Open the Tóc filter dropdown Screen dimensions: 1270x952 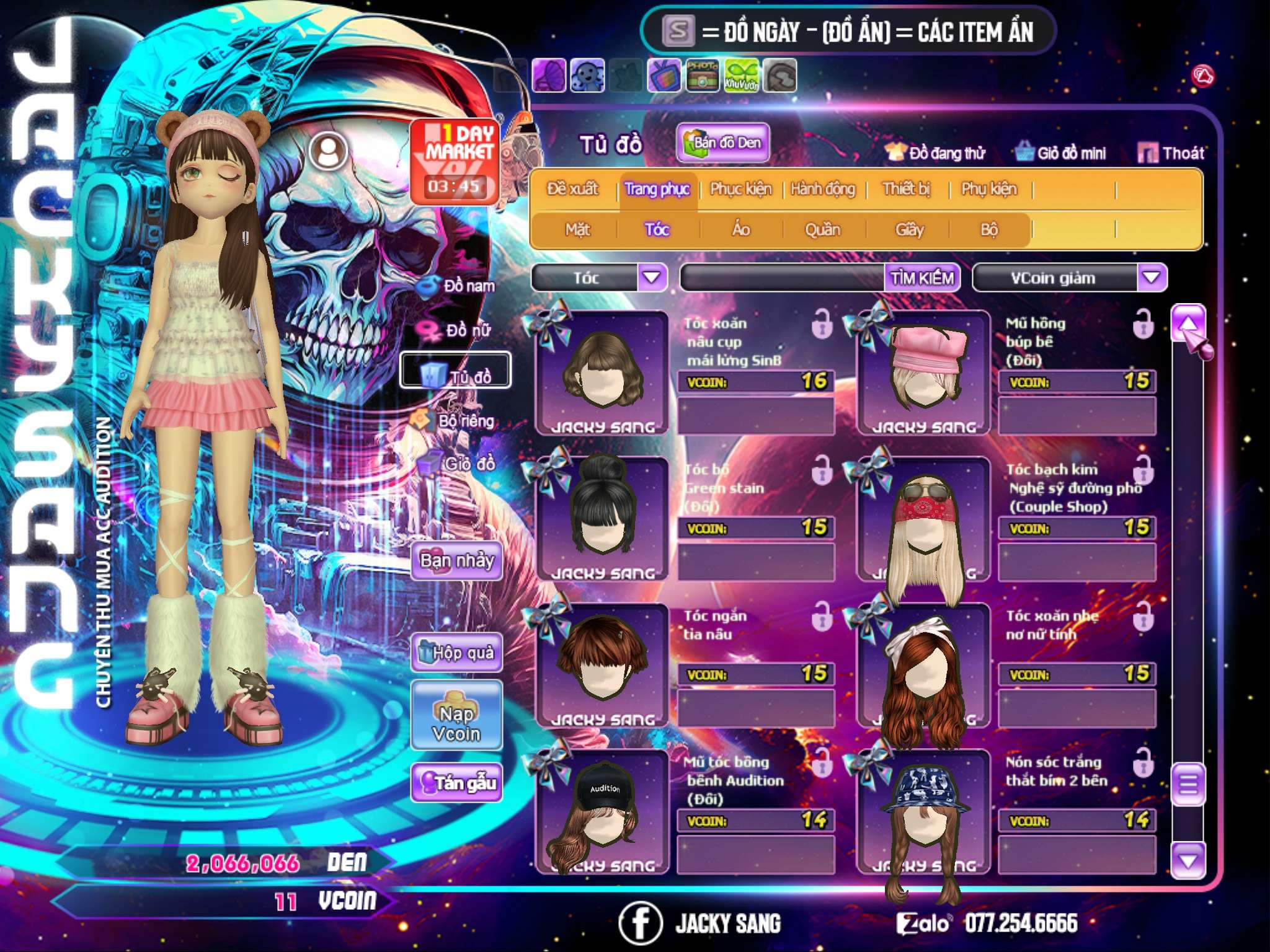(652, 277)
